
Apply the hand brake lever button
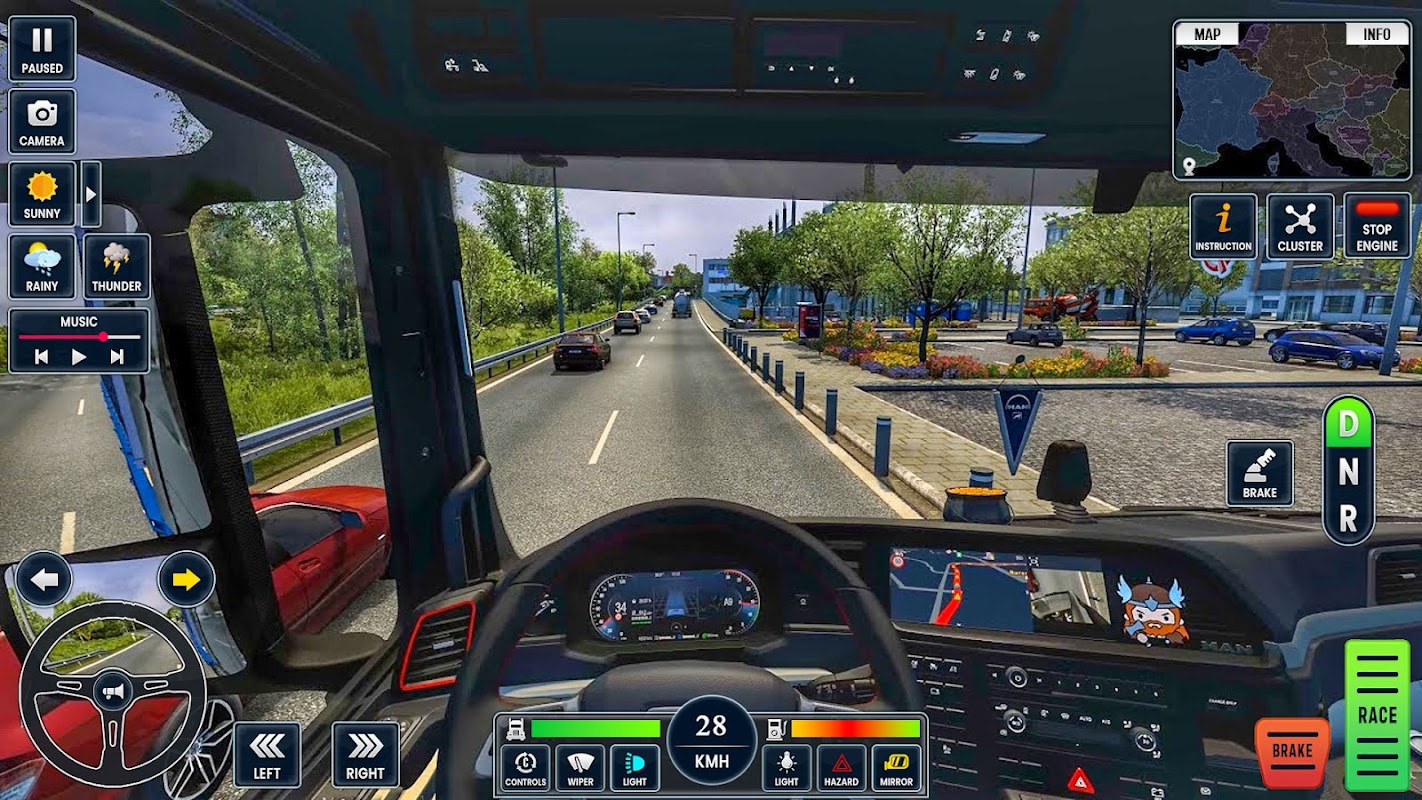point(1260,473)
